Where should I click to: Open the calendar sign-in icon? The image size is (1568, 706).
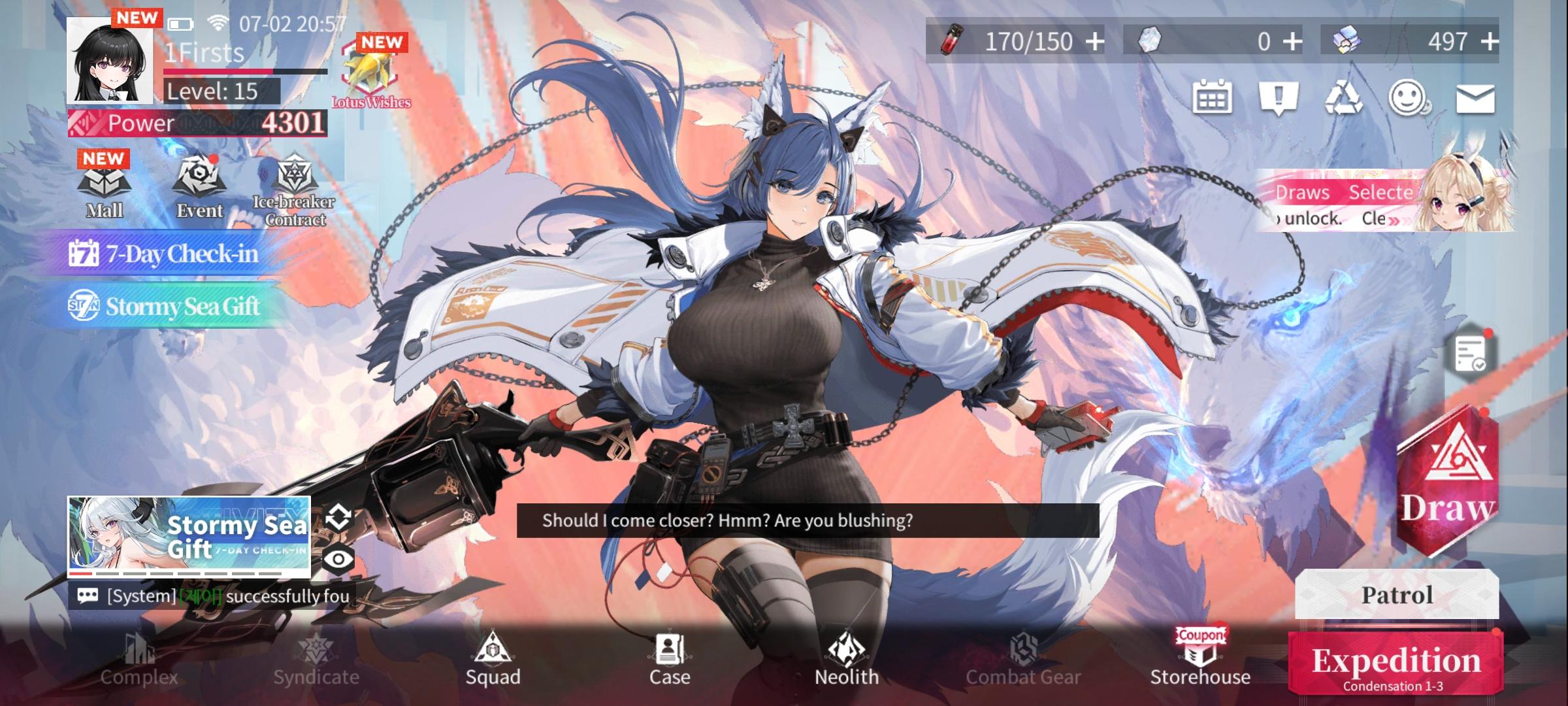click(x=1213, y=97)
